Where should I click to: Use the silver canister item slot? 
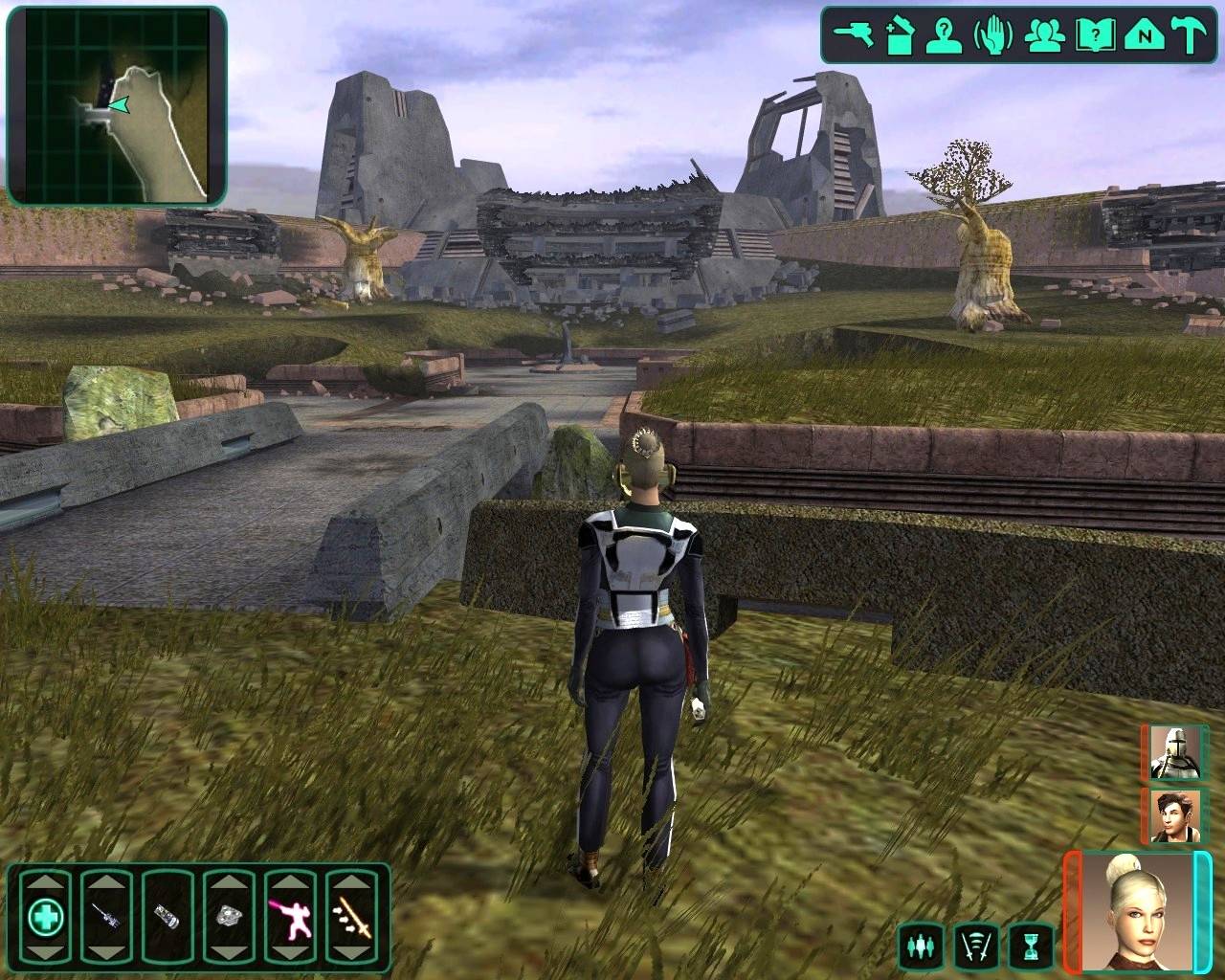pos(167,919)
